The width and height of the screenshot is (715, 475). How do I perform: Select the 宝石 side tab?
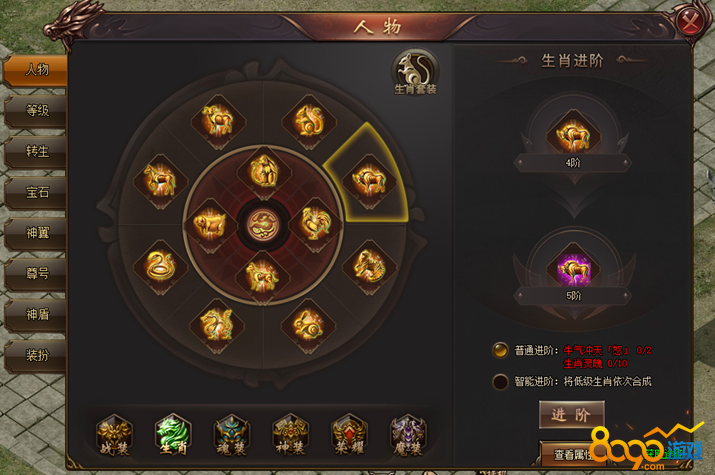38,192
